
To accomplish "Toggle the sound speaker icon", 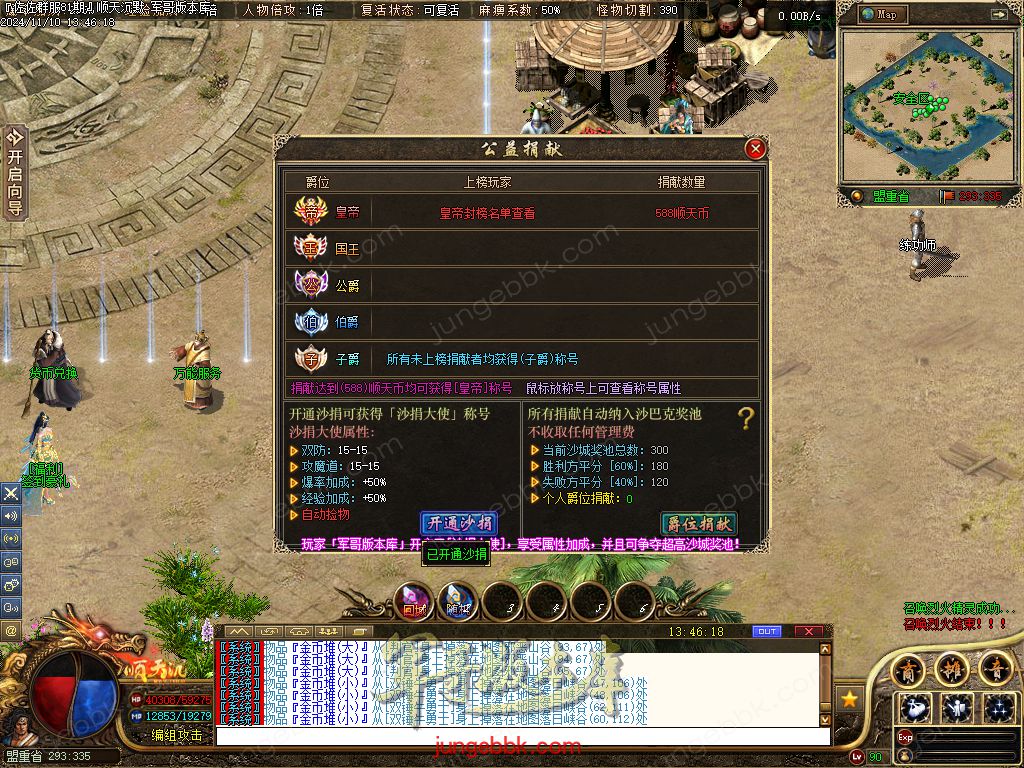I will (11, 516).
